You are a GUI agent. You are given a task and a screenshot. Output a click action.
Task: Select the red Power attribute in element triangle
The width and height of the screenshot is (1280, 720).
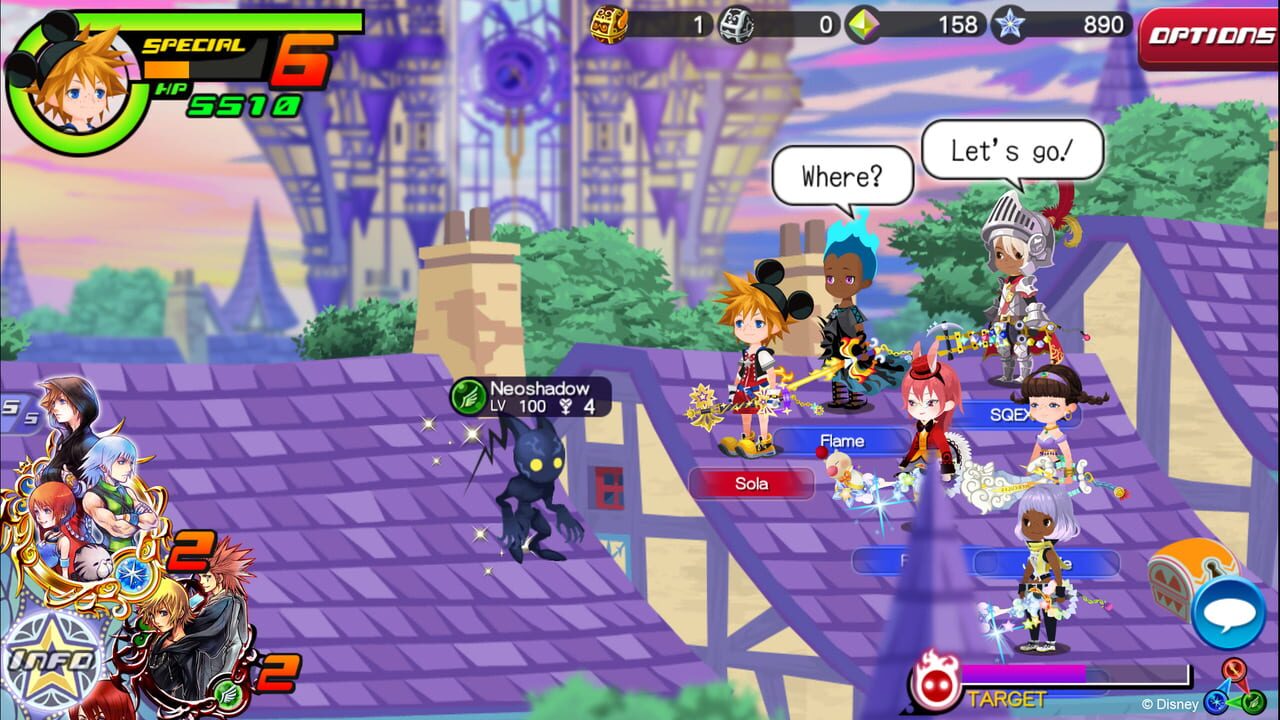pos(1234,668)
